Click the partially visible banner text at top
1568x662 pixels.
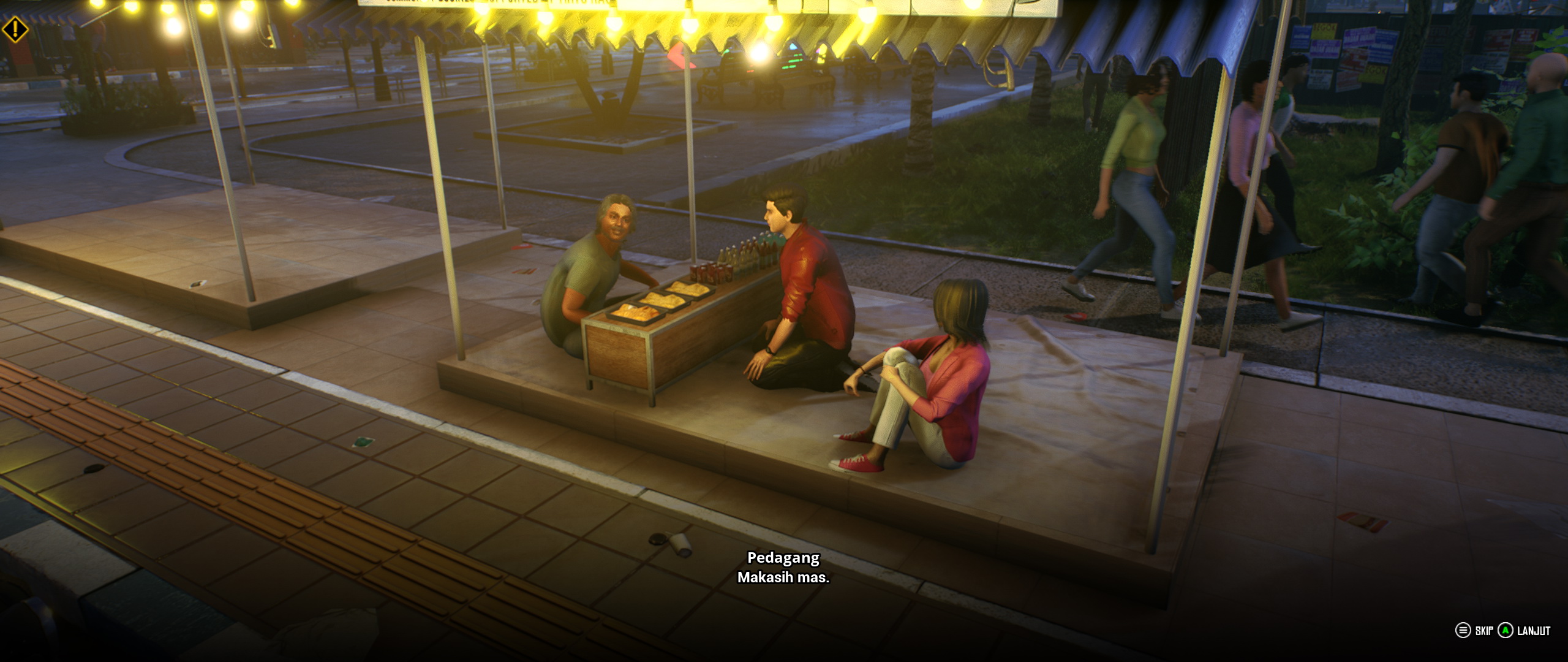(490, 3)
